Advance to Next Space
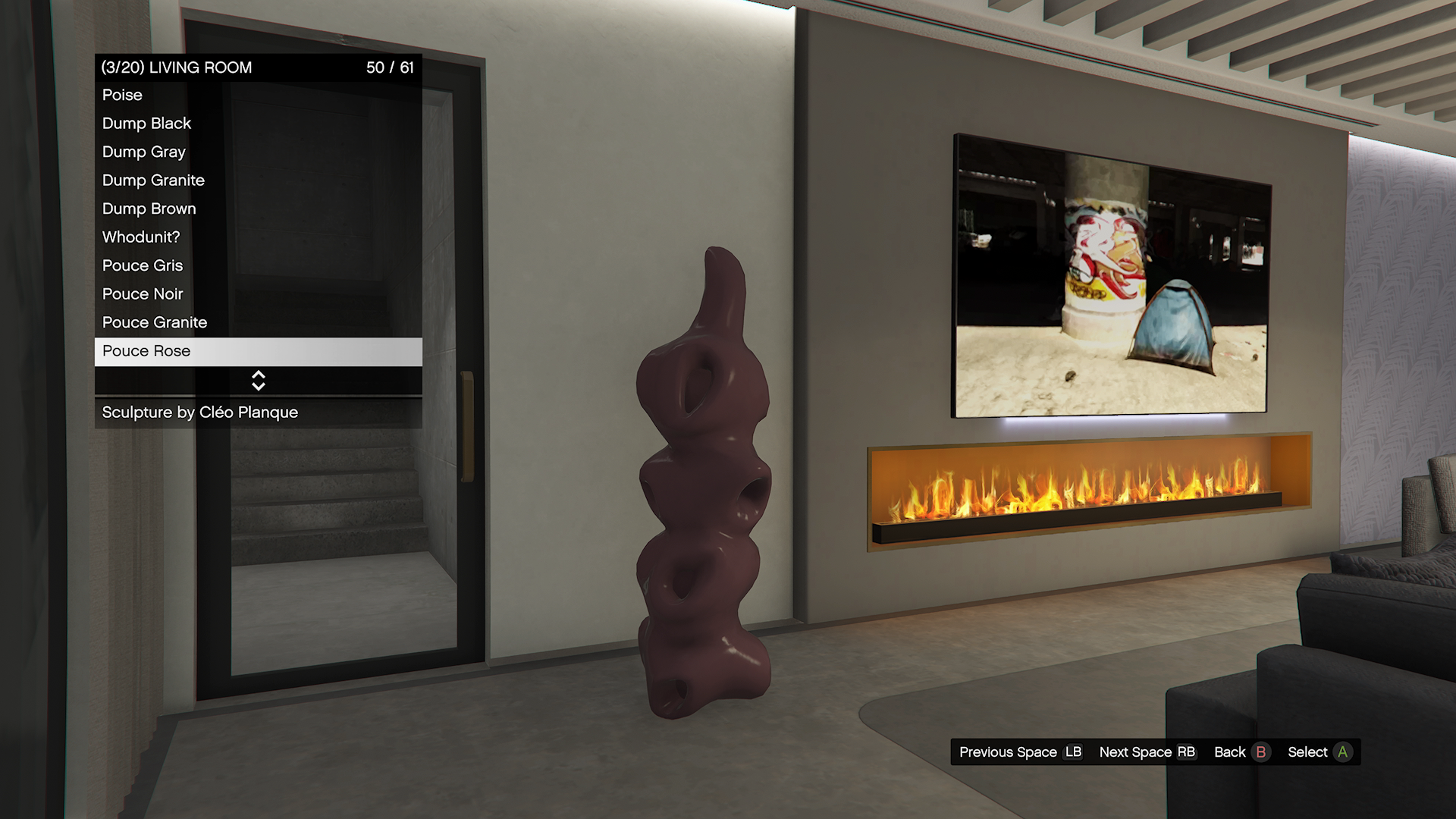The image size is (1456, 819). [1147, 752]
